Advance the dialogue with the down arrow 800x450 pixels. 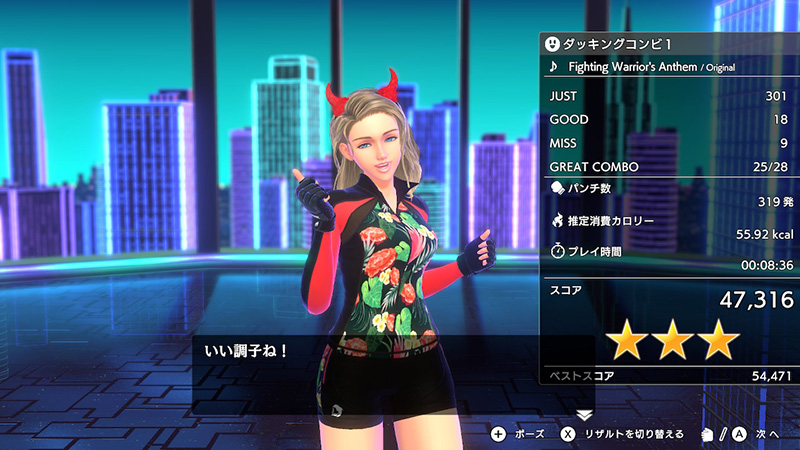(585, 413)
